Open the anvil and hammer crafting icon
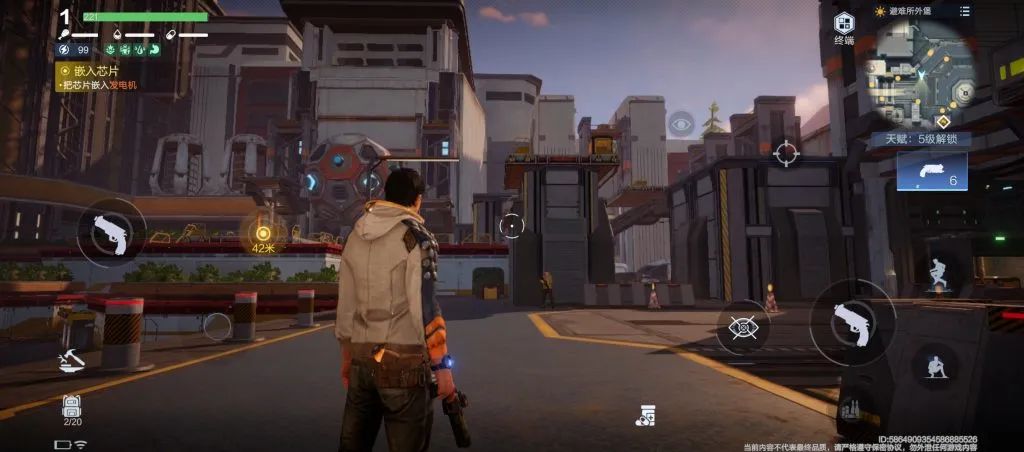This screenshot has width=1024, height=452. click(70, 357)
